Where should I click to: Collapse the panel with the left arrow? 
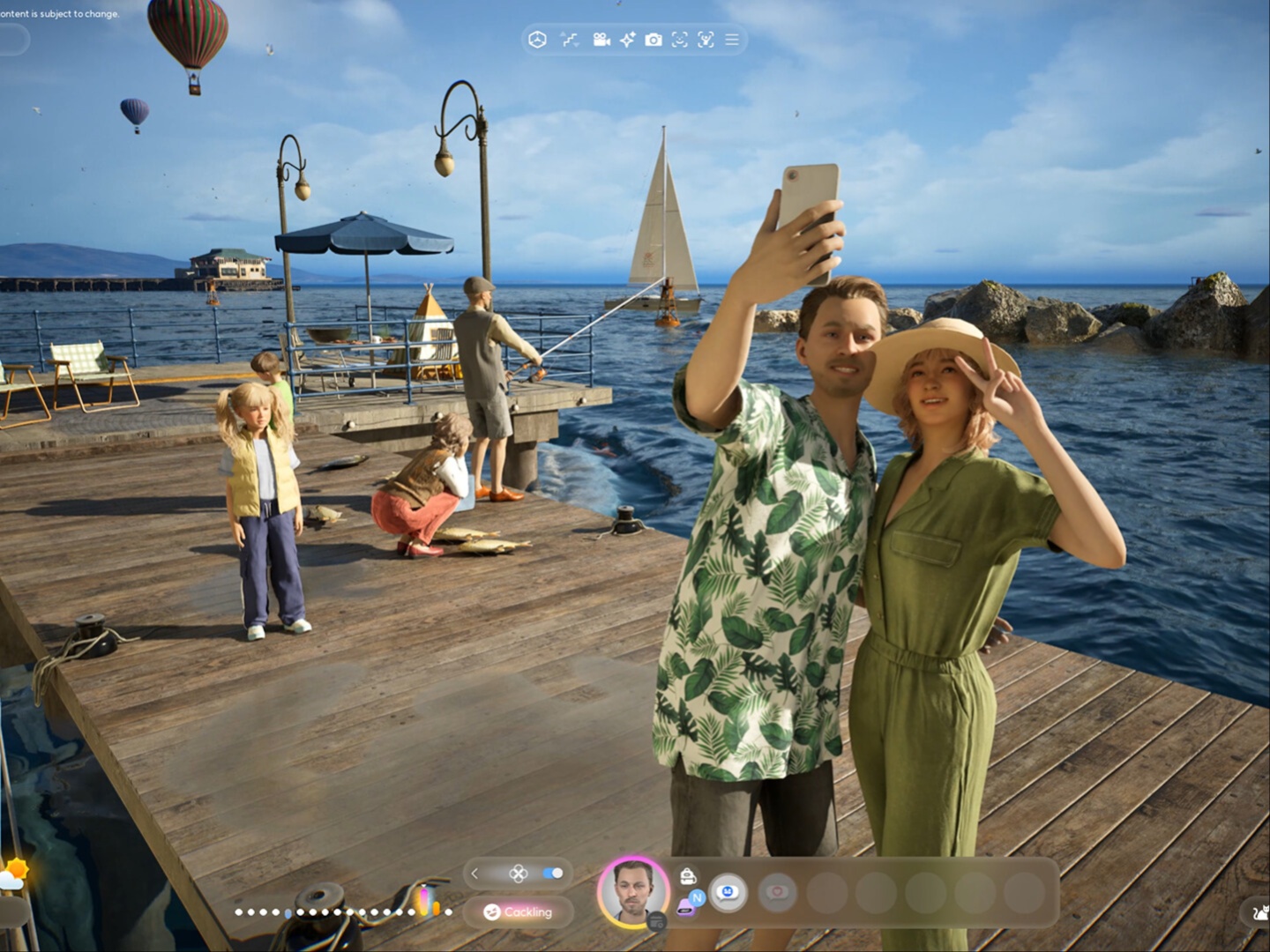[x=475, y=874]
